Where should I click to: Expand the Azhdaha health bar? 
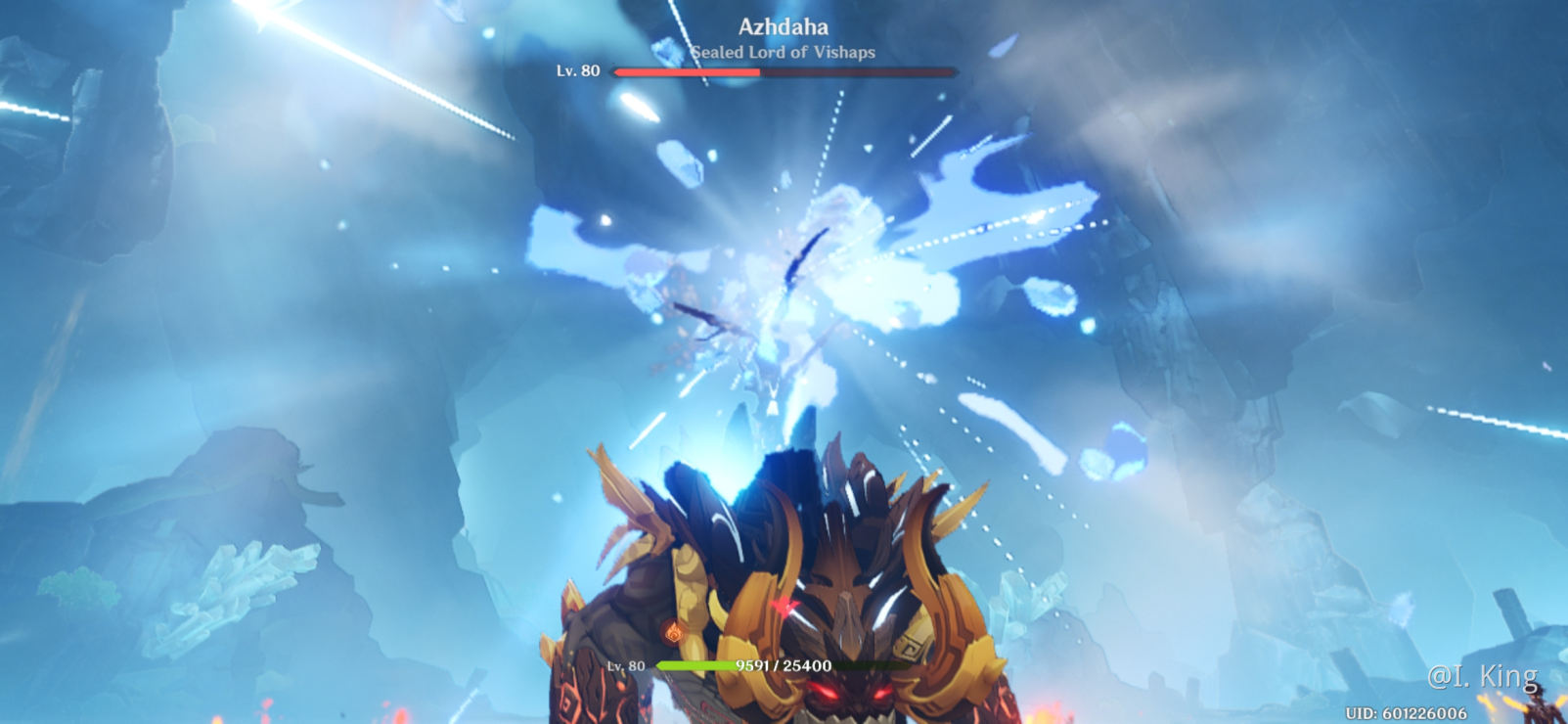(x=783, y=71)
